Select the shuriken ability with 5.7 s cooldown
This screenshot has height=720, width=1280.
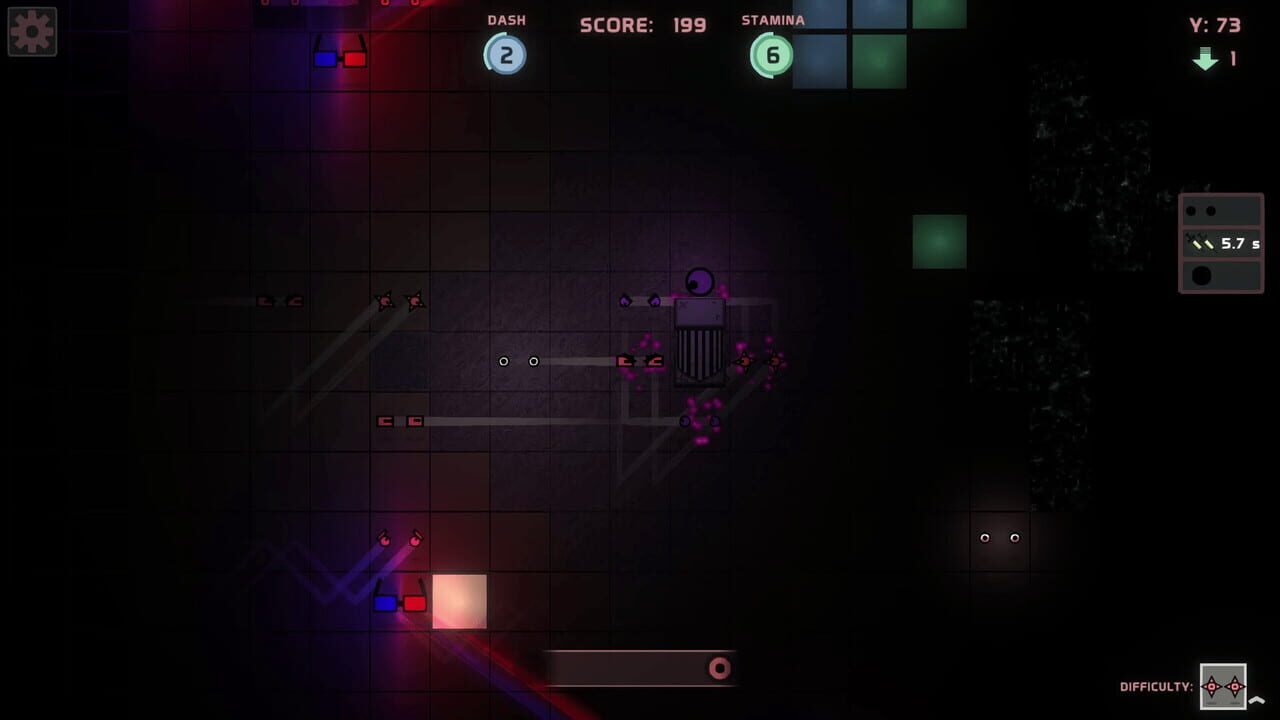(1220, 242)
